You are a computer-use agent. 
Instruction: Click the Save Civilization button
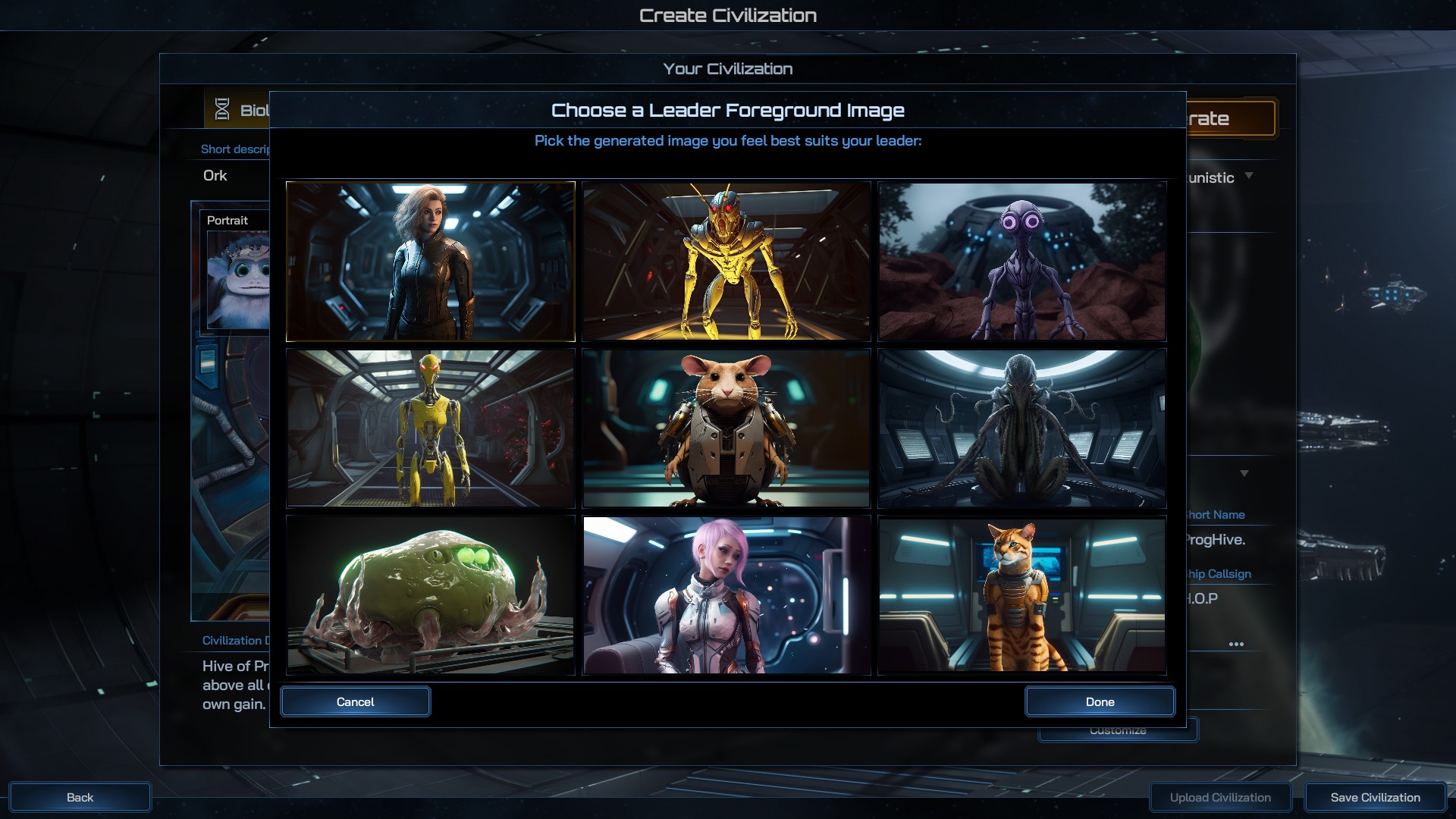click(1375, 797)
